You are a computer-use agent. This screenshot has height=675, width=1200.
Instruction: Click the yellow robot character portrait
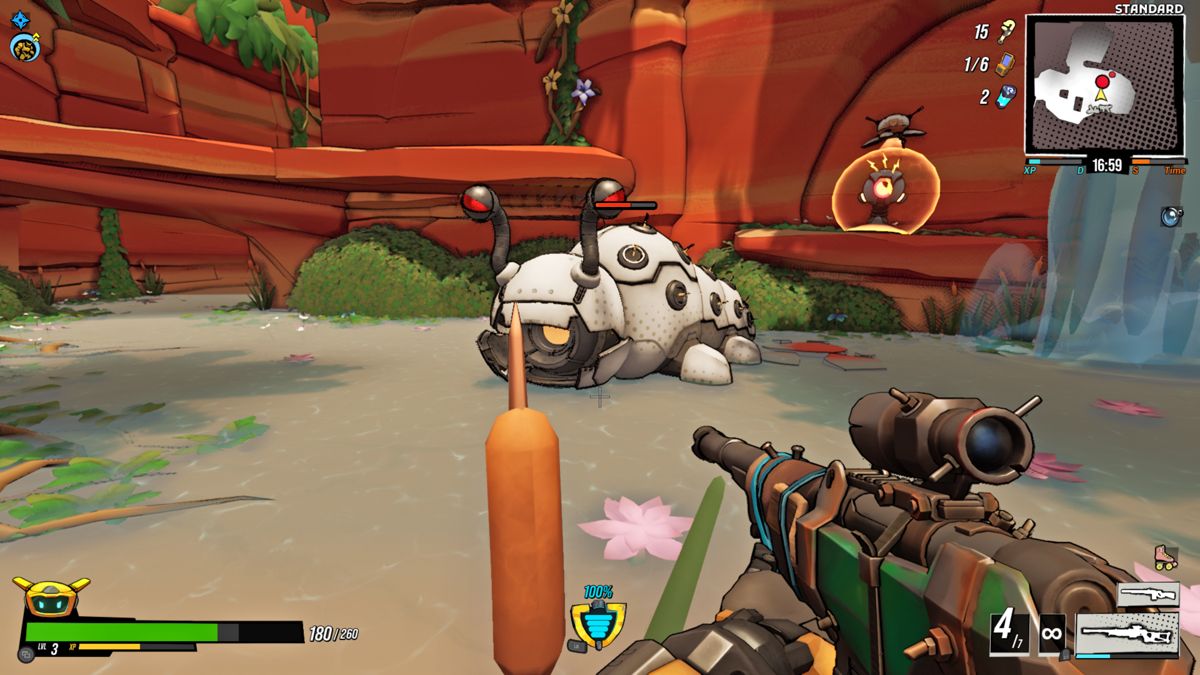click(50, 597)
